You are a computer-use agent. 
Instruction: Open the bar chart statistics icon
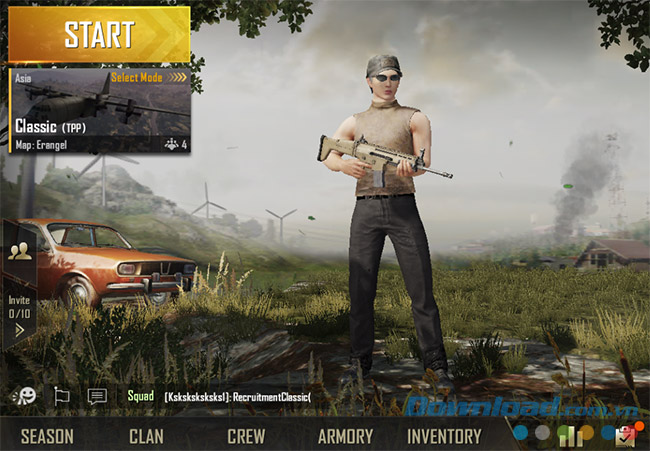(x=570, y=435)
